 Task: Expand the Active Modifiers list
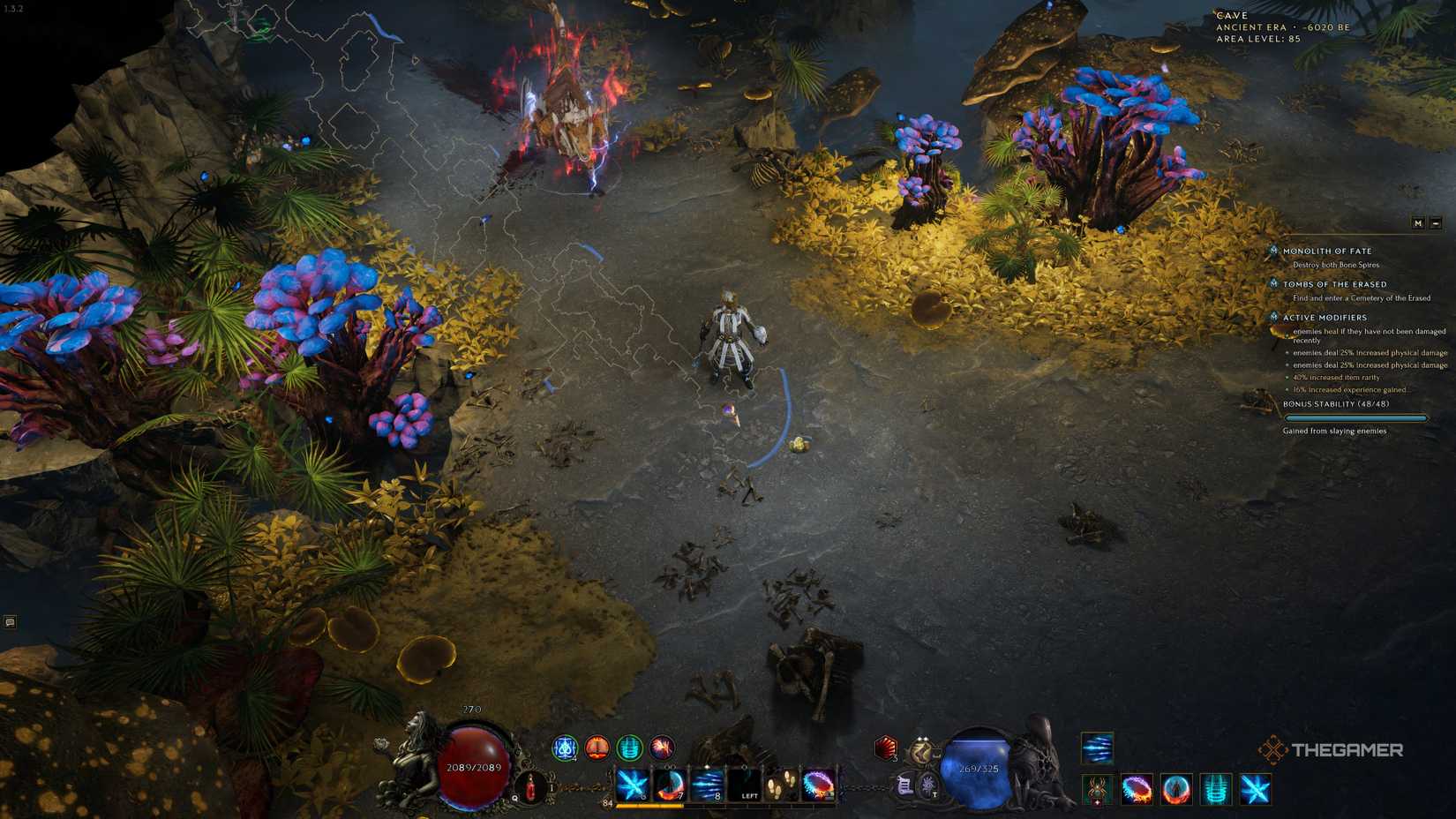[1274, 318]
